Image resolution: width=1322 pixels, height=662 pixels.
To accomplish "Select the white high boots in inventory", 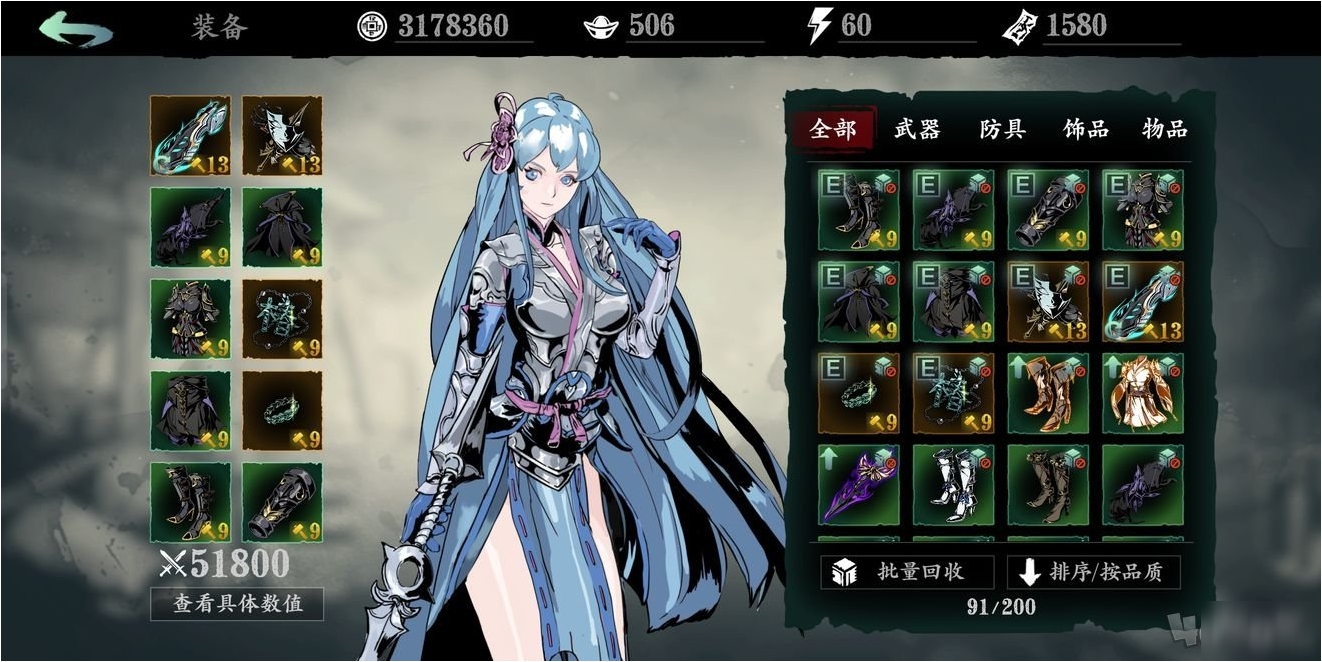I will (x=953, y=485).
